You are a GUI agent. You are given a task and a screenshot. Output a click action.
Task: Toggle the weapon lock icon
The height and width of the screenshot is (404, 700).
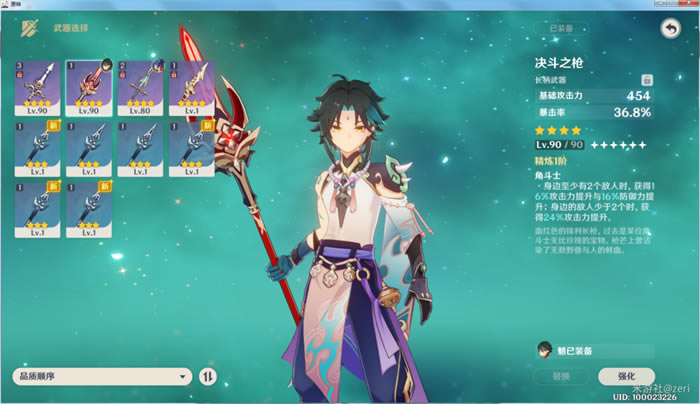tap(647, 79)
